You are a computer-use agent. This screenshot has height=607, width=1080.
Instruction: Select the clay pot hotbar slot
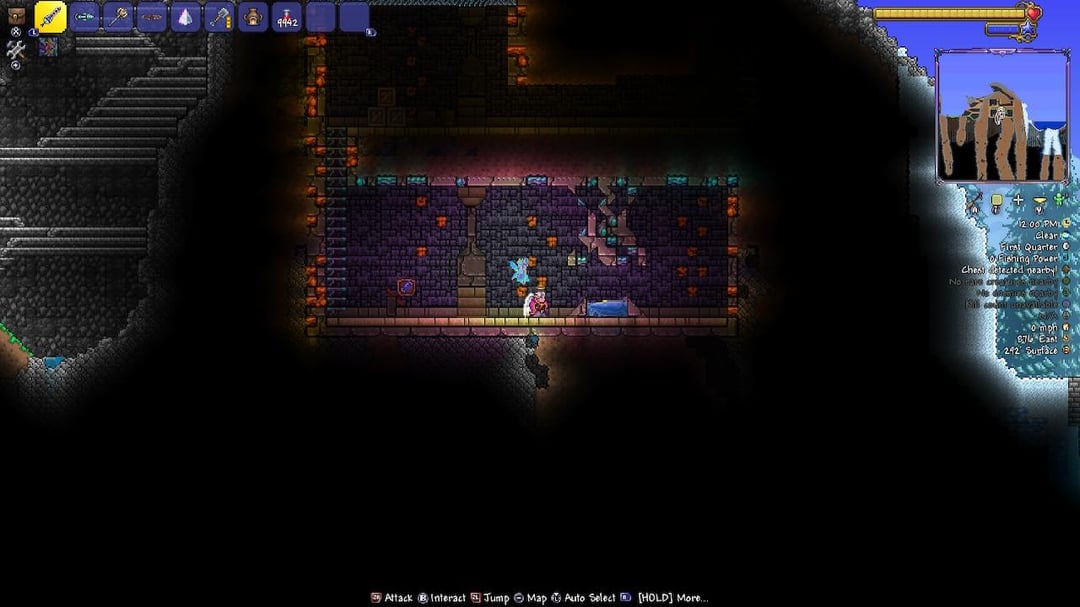[254, 17]
